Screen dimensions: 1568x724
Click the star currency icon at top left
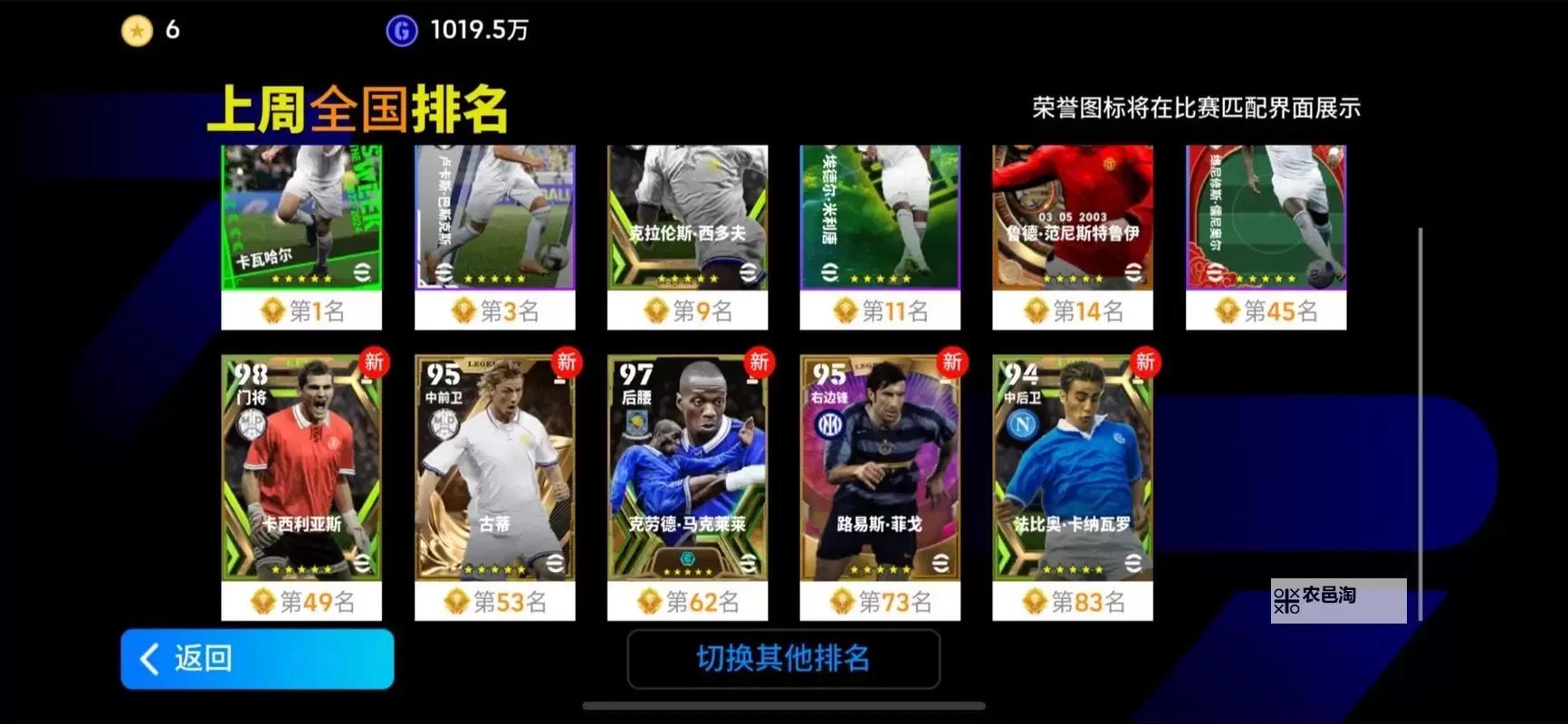tap(136, 30)
